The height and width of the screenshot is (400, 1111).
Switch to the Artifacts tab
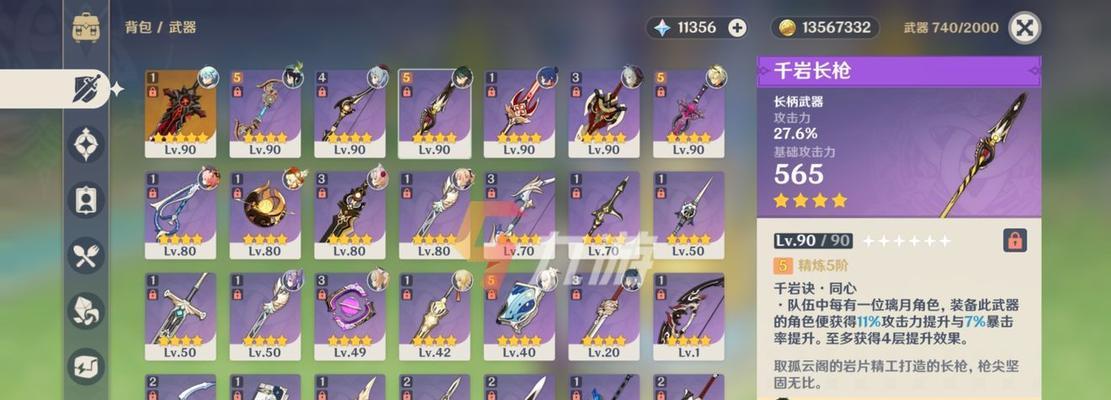pos(86,144)
